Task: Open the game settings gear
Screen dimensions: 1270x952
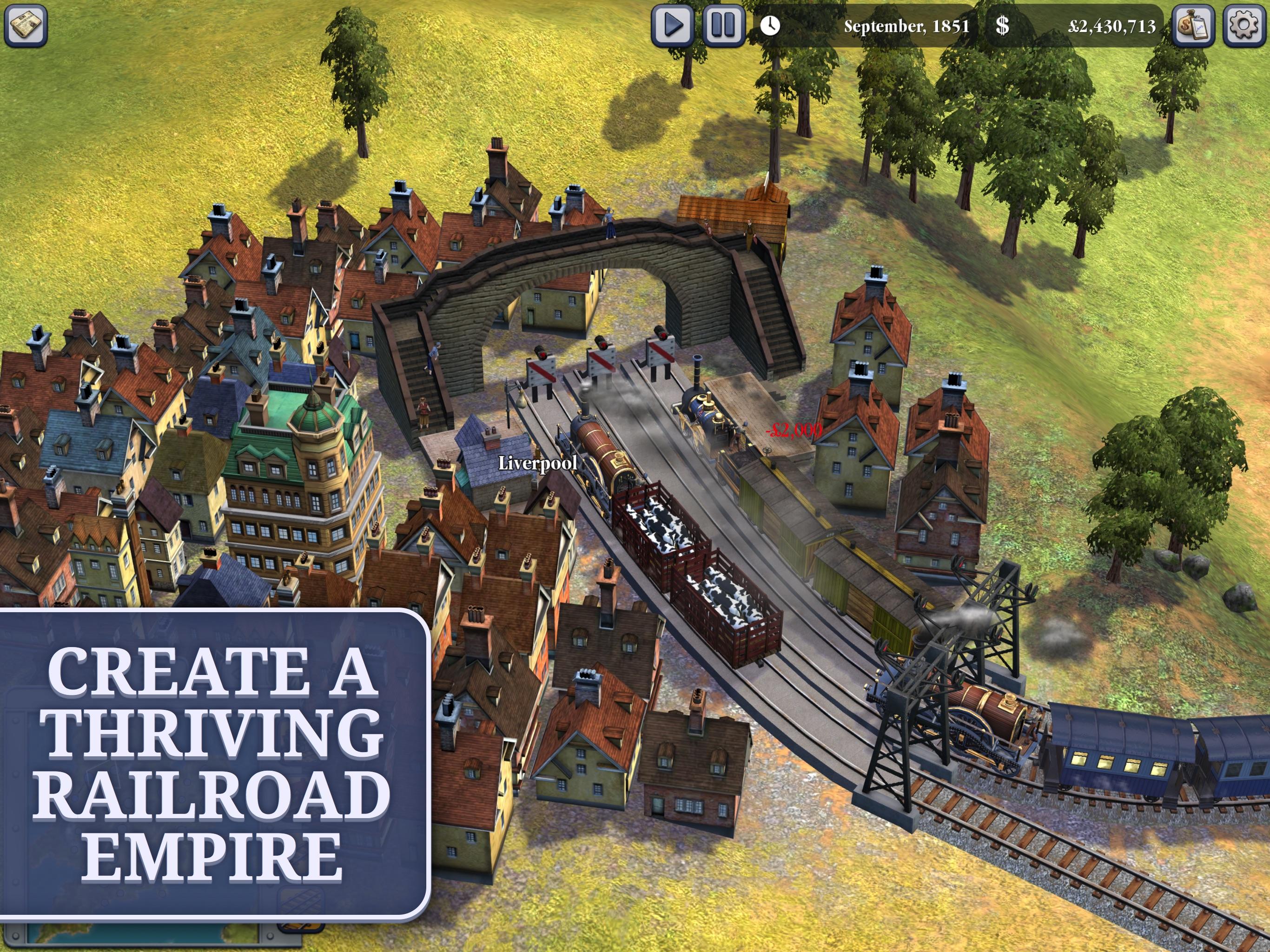Action: [1245, 25]
